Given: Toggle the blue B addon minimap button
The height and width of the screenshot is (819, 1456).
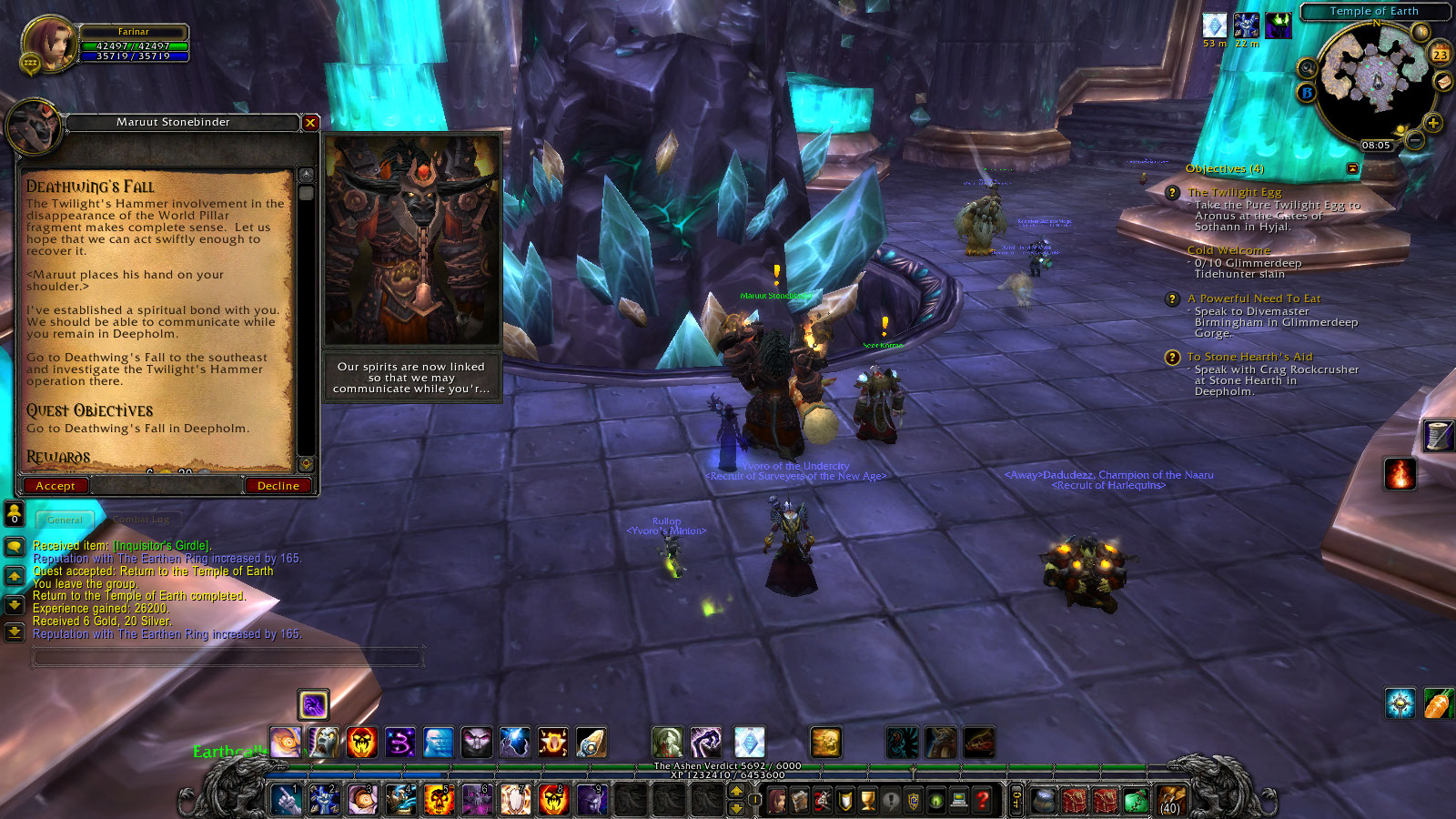Looking at the screenshot, I should coord(1307,92).
